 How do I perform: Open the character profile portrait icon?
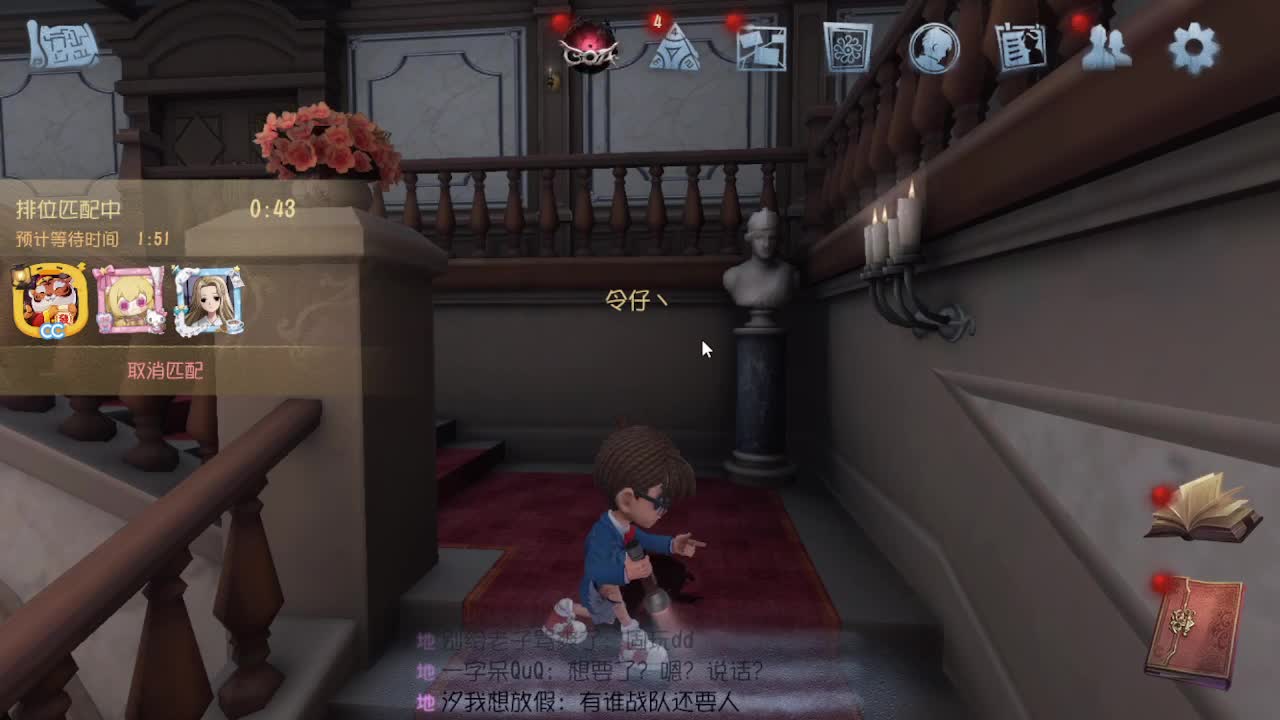point(928,48)
